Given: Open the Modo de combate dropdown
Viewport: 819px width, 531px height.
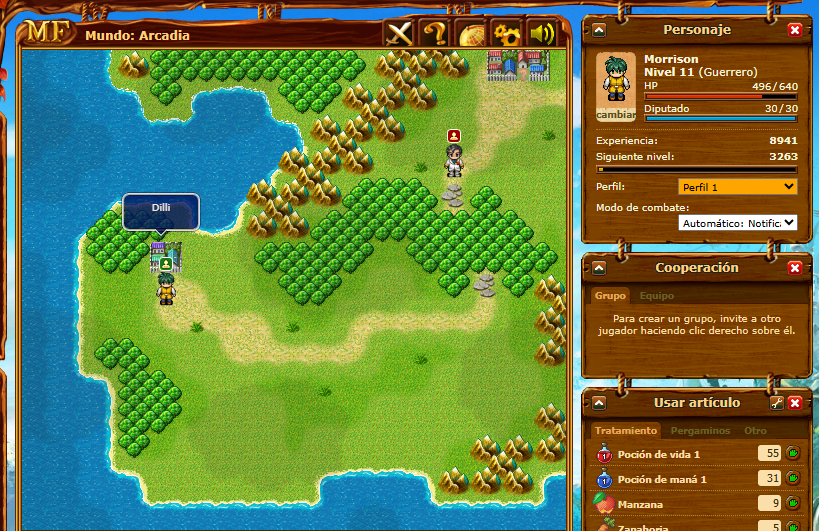Looking at the screenshot, I should coord(737,222).
